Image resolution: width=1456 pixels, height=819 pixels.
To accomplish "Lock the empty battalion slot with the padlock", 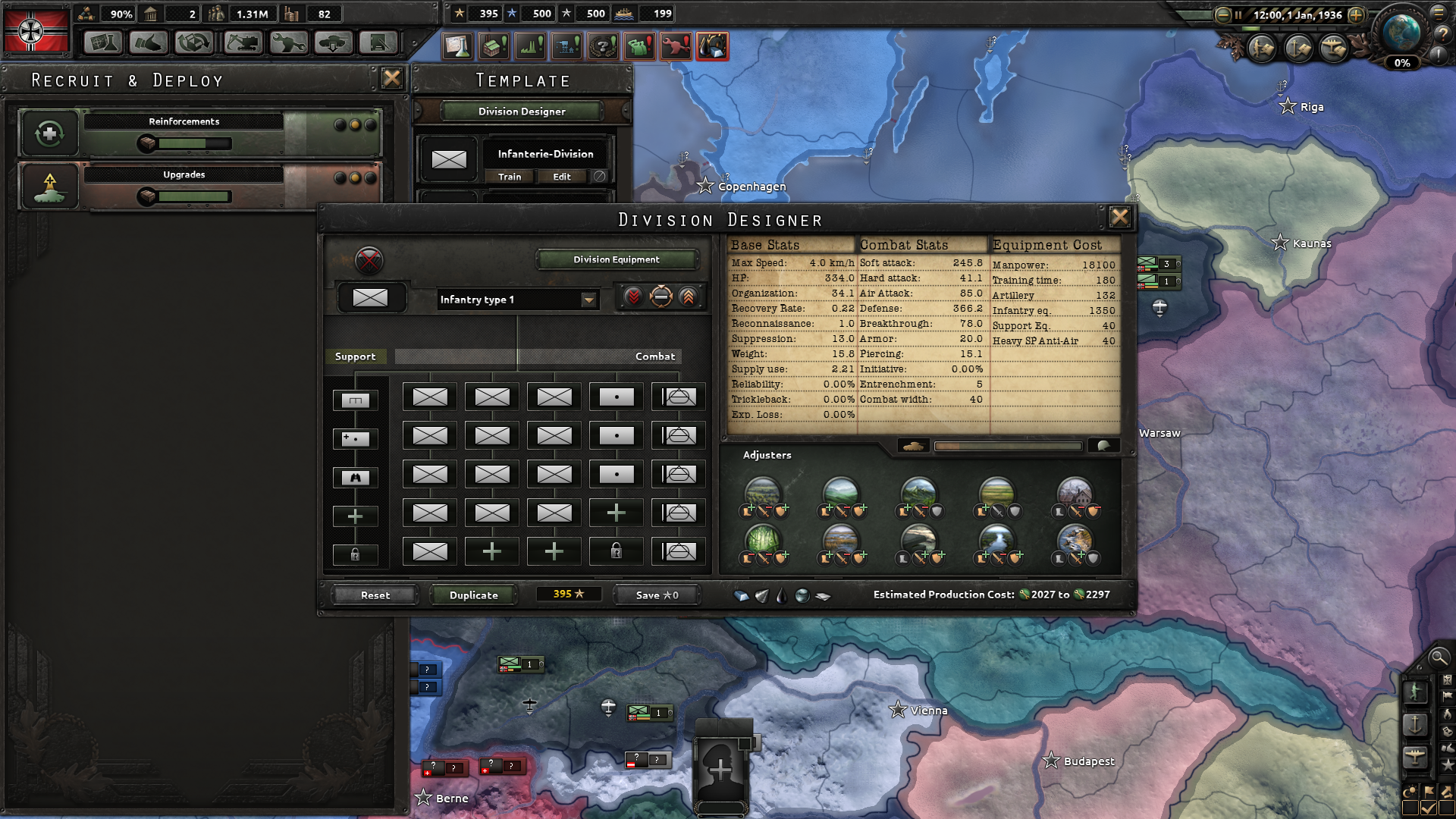I will click(615, 551).
